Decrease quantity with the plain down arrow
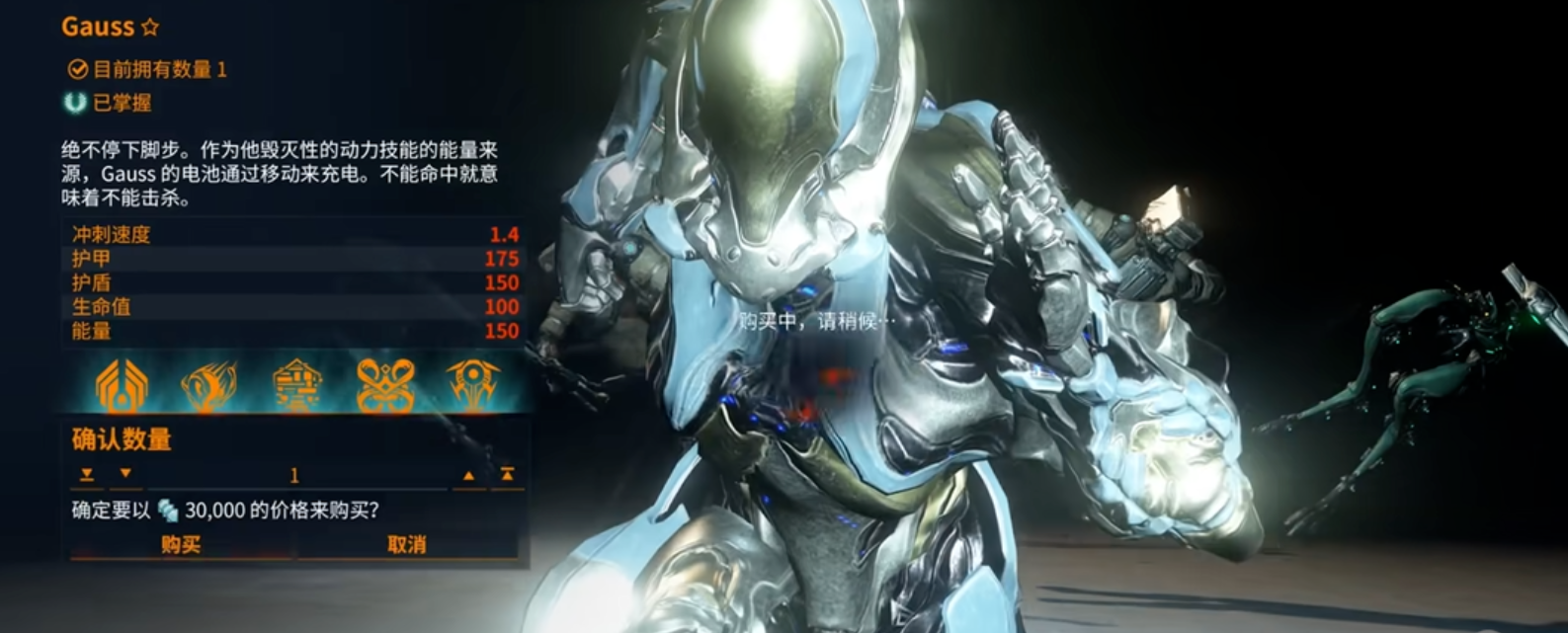 (125, 475)
